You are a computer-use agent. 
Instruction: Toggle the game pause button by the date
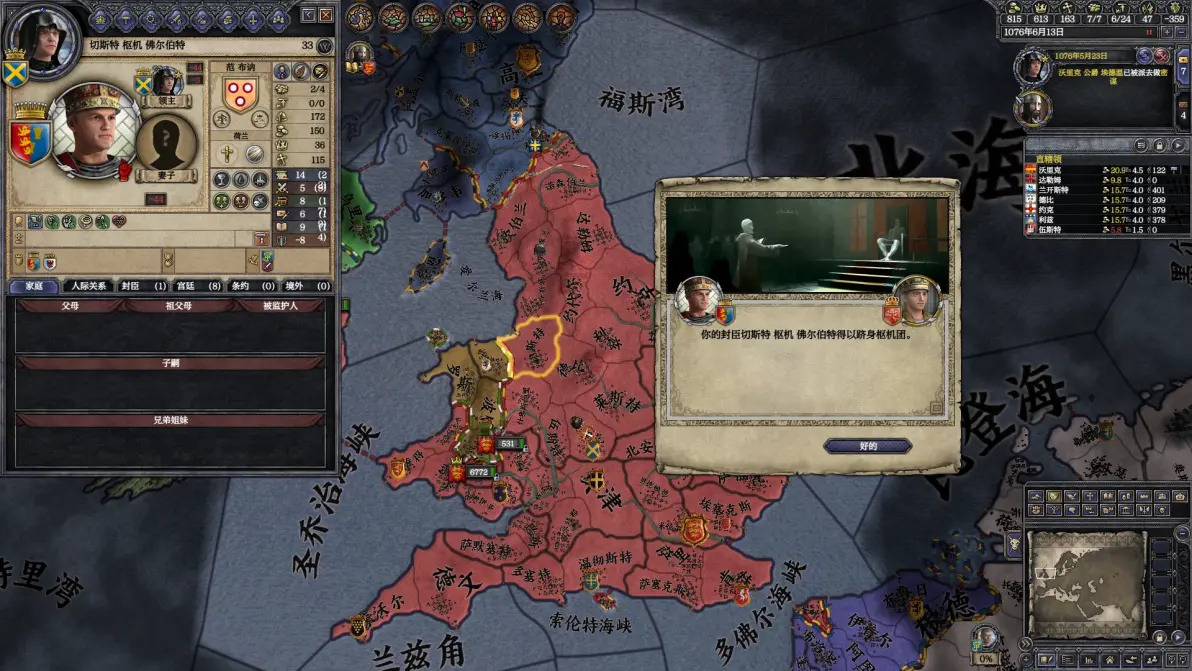[x=1151, y=31]
